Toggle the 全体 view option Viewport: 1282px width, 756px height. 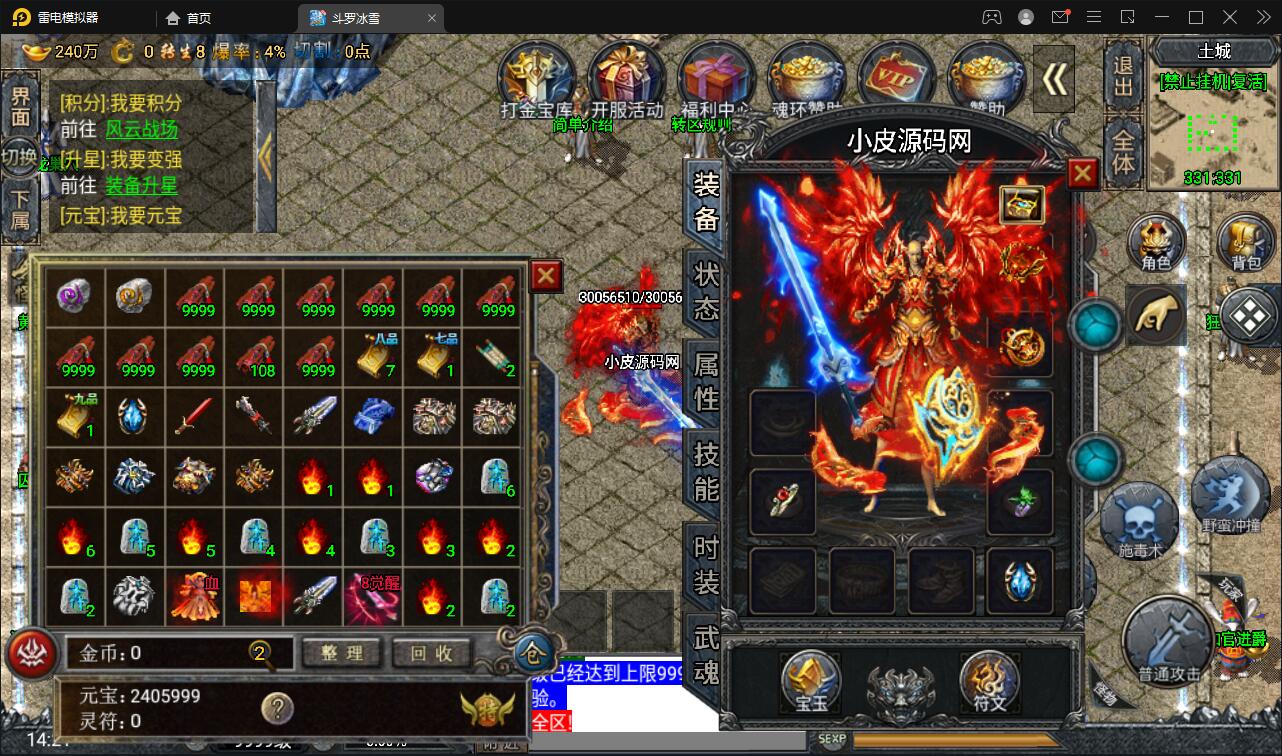point(1122,150)
